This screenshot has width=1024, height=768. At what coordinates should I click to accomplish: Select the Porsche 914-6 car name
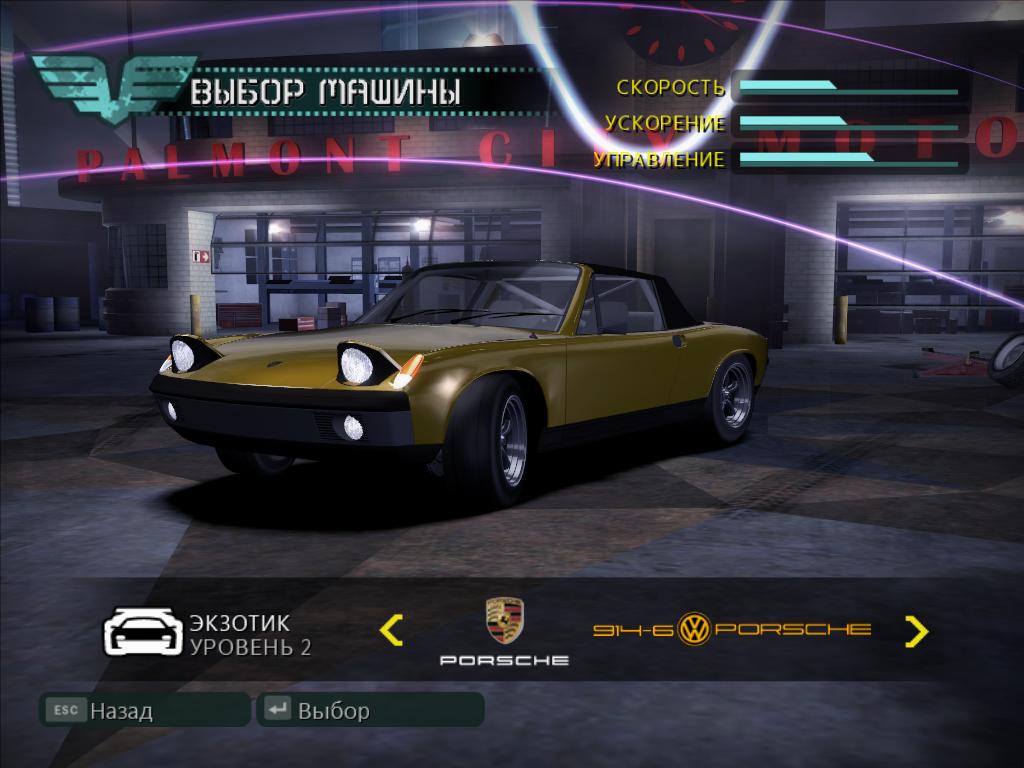point(732,629)
